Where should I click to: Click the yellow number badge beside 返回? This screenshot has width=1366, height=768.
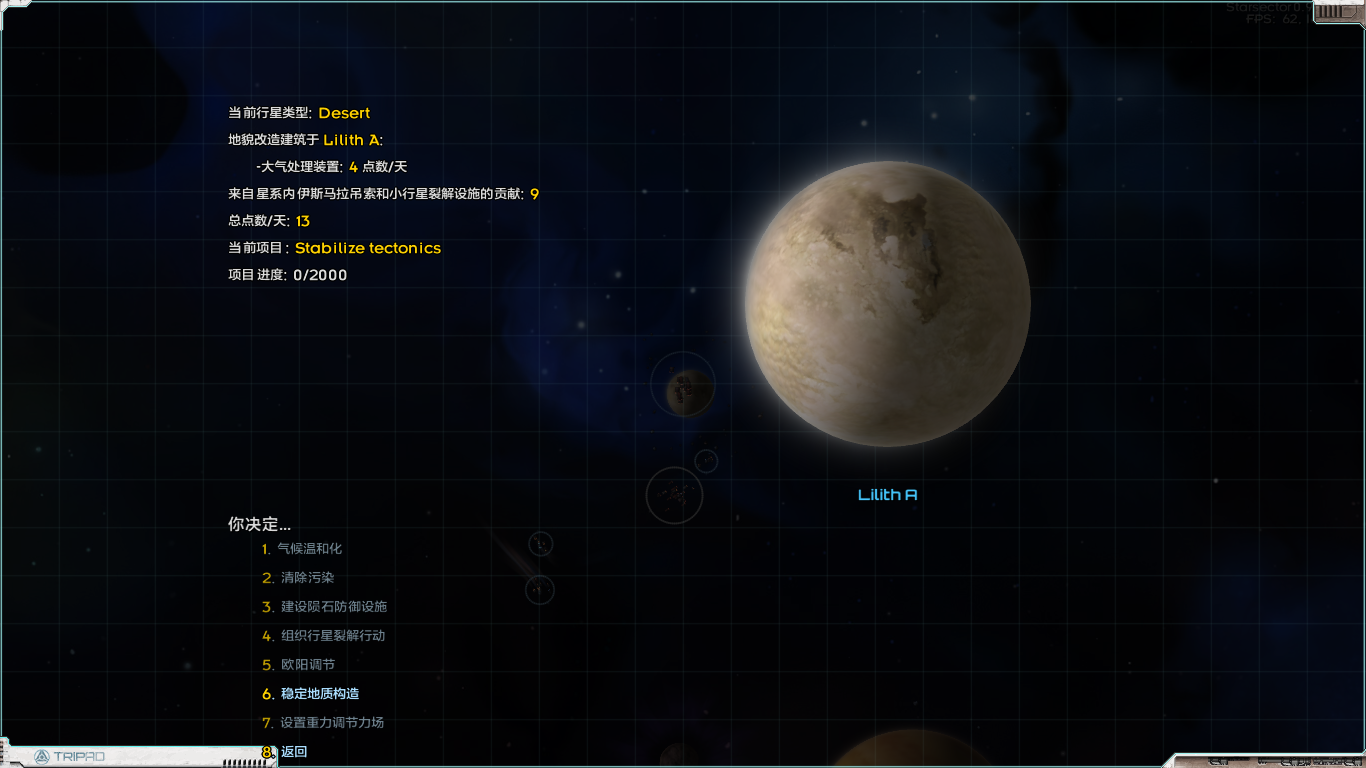point(265,751)
